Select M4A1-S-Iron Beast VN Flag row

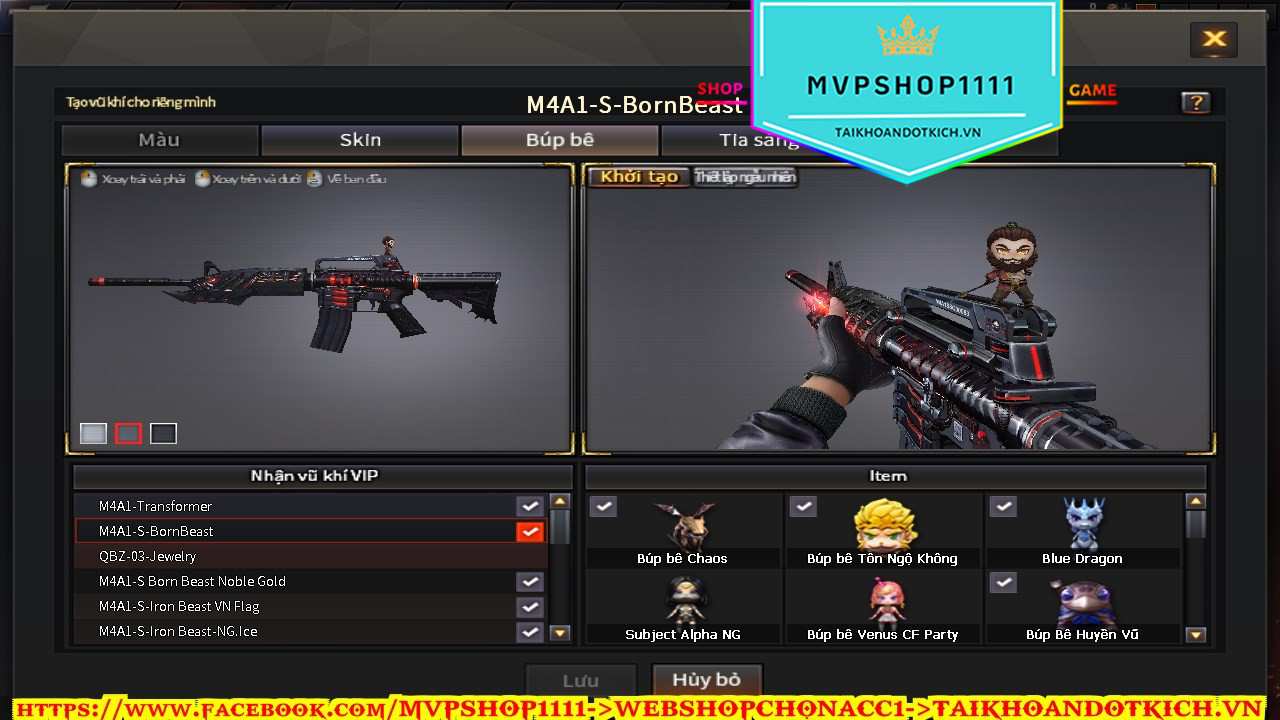tap(300, 606)
